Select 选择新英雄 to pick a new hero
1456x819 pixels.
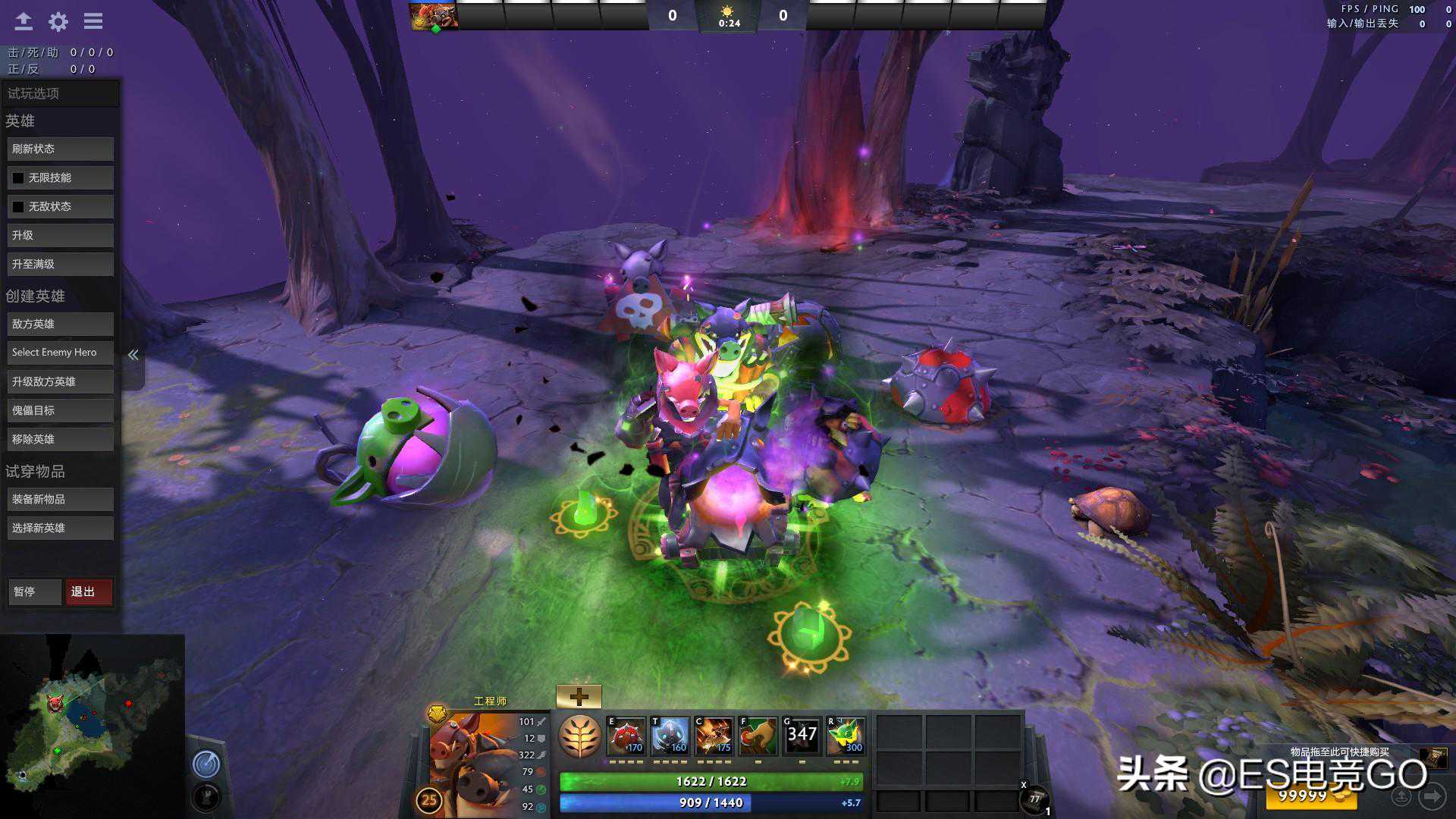tap(61, 529)
